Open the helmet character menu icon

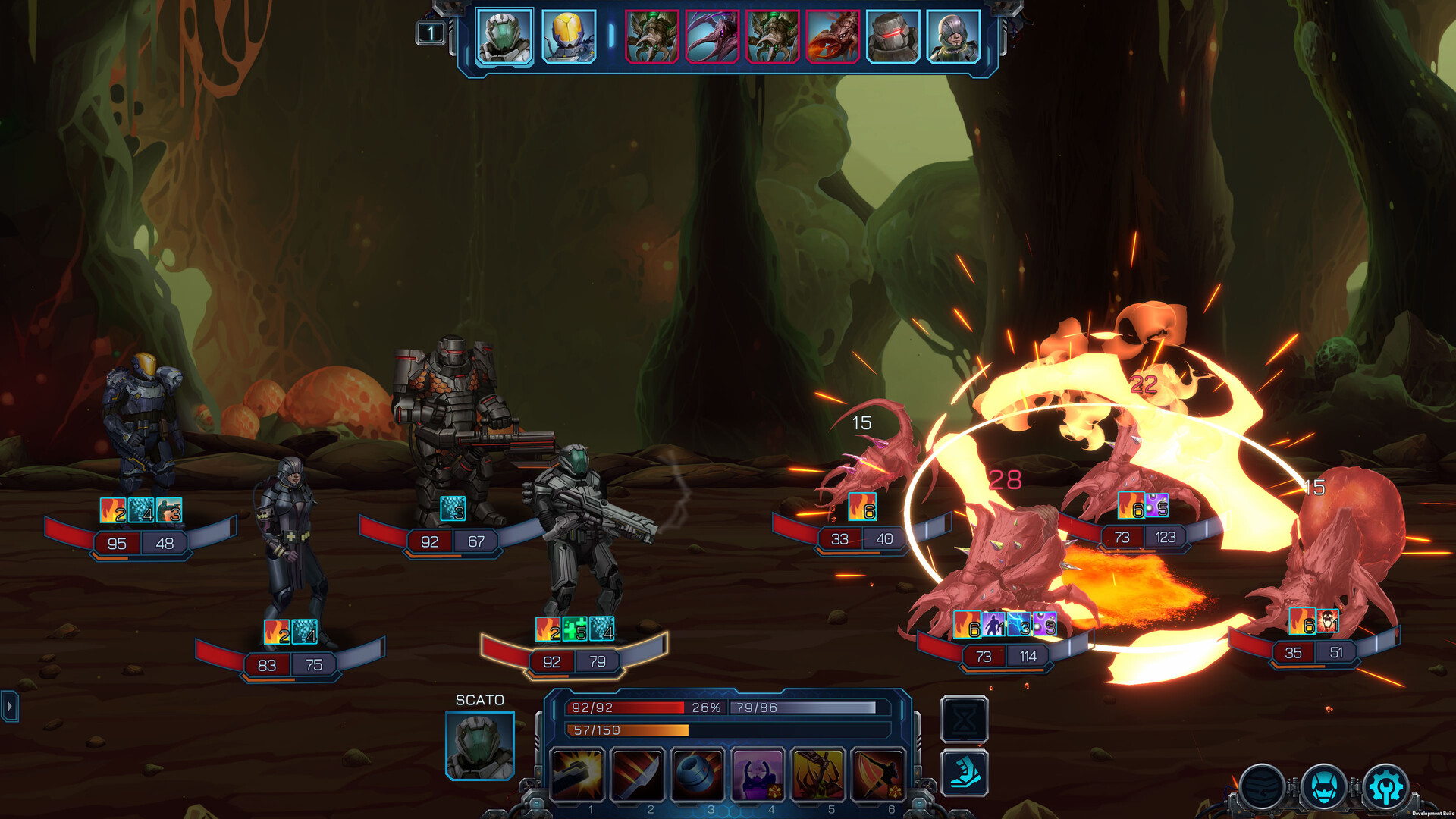click(x=1324, y=788)
